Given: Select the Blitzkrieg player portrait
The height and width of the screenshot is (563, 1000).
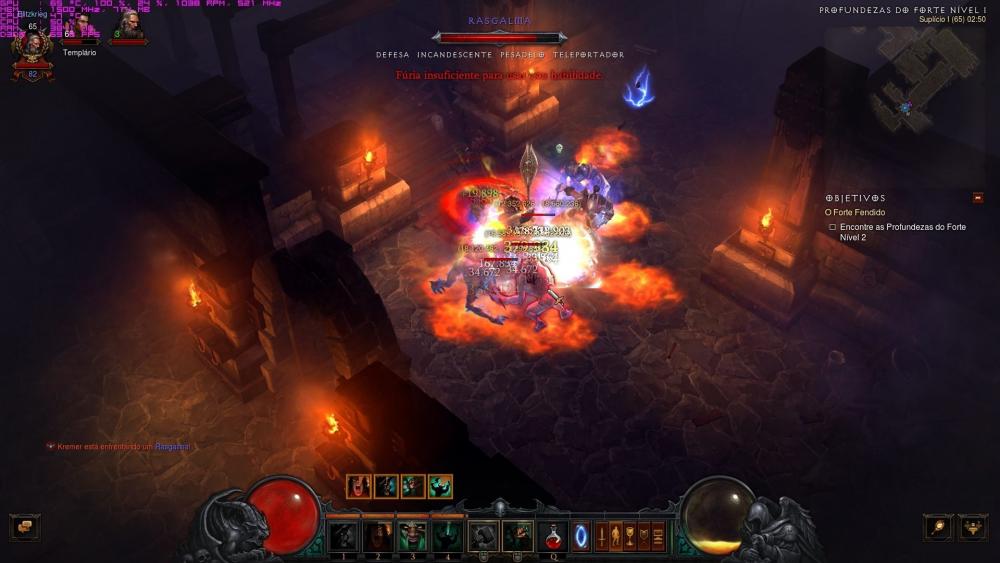Looking at the screenshot, I should coord(31,47).
